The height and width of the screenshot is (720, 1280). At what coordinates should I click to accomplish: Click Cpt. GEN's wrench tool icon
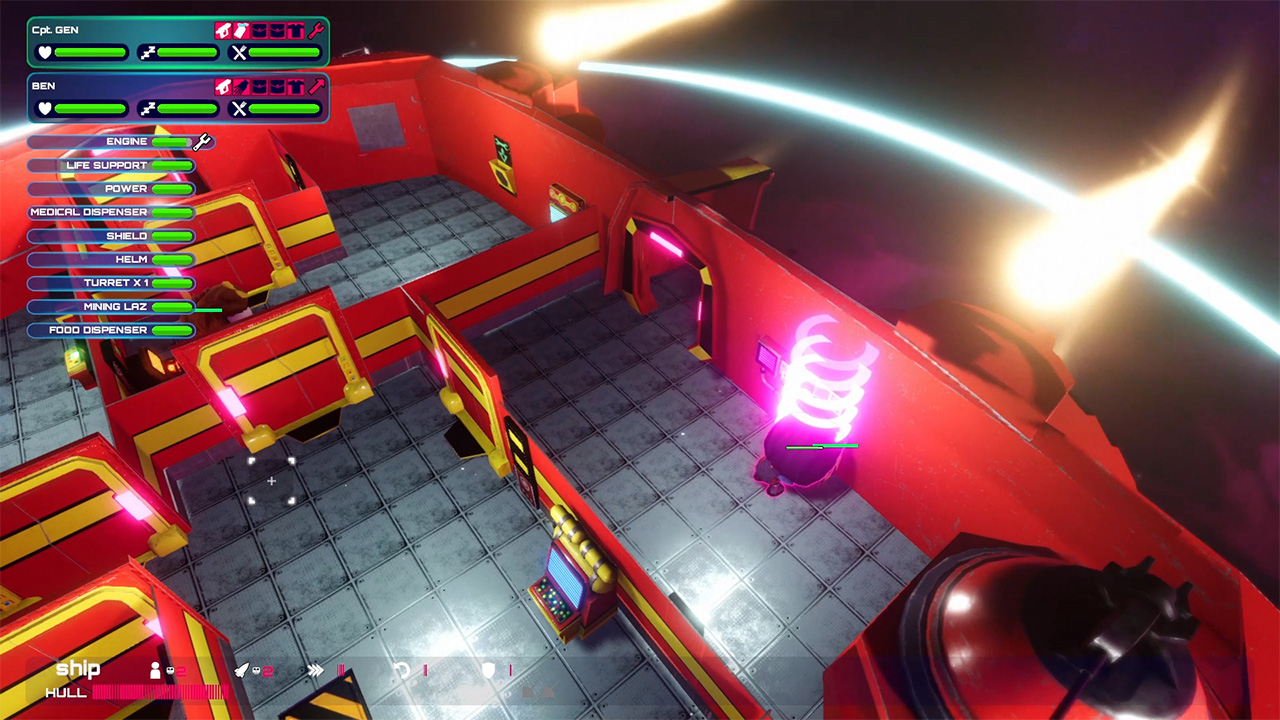(x=316, y=30)
